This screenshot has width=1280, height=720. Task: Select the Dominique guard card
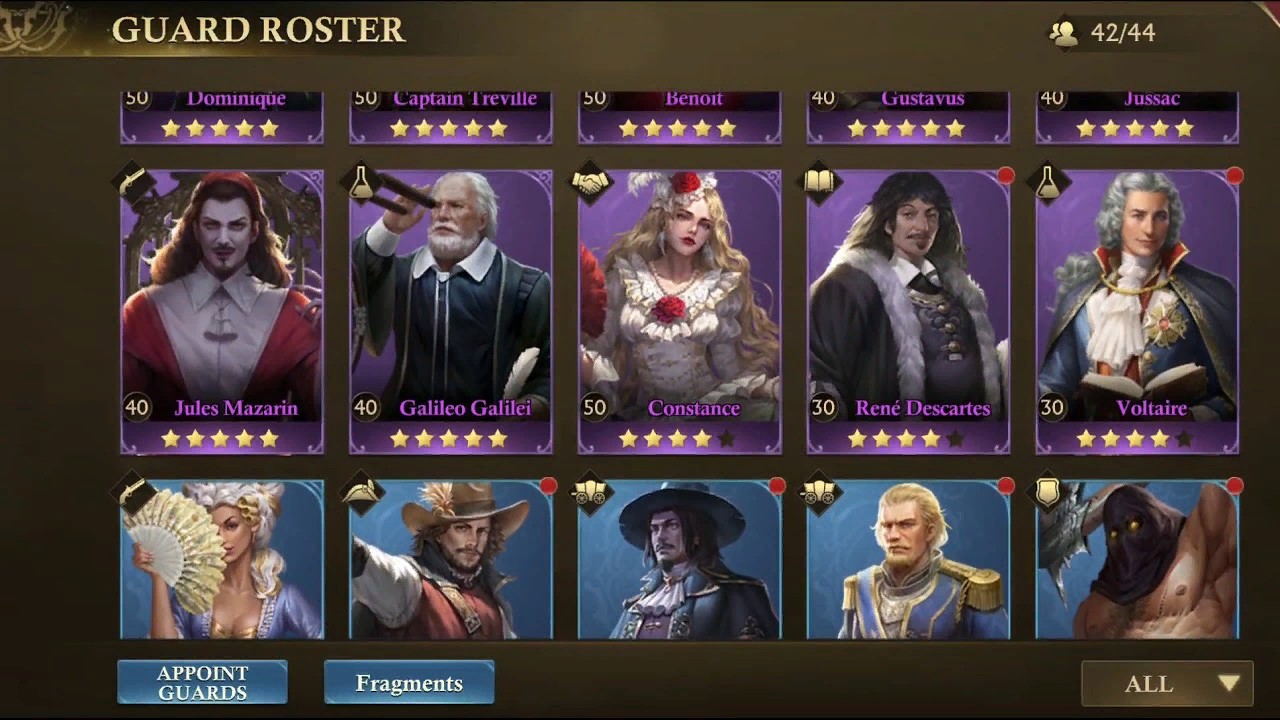[x=222, y=117]
